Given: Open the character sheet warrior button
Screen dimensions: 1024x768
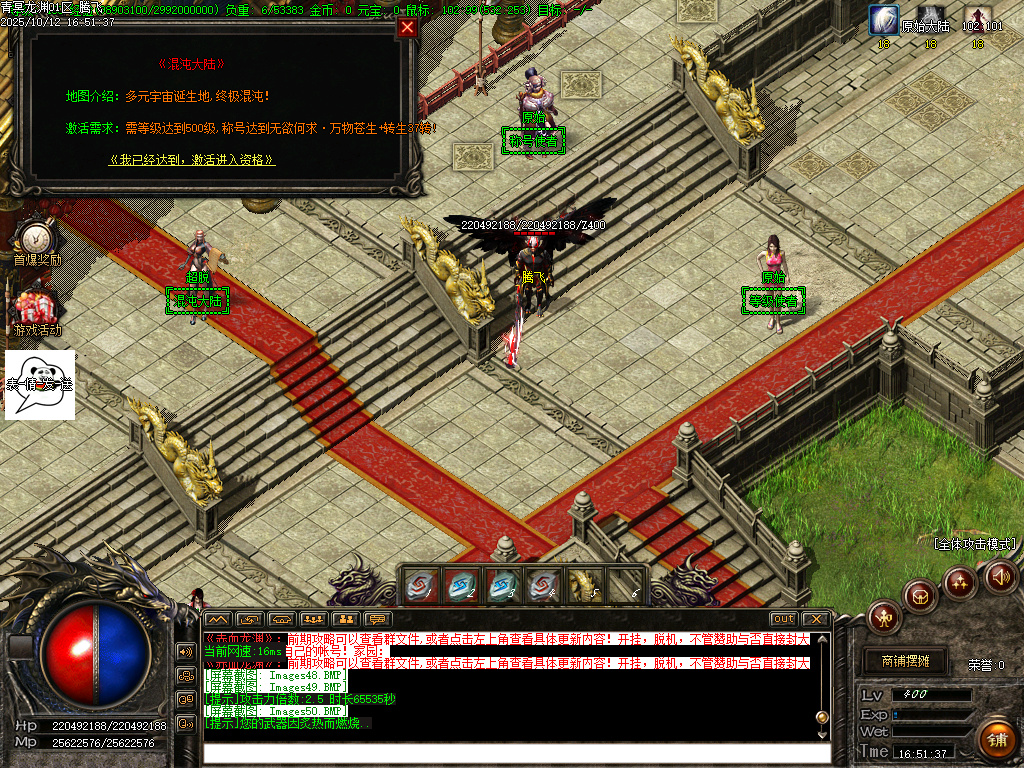Looking at the screenshot, I should 884,617.
